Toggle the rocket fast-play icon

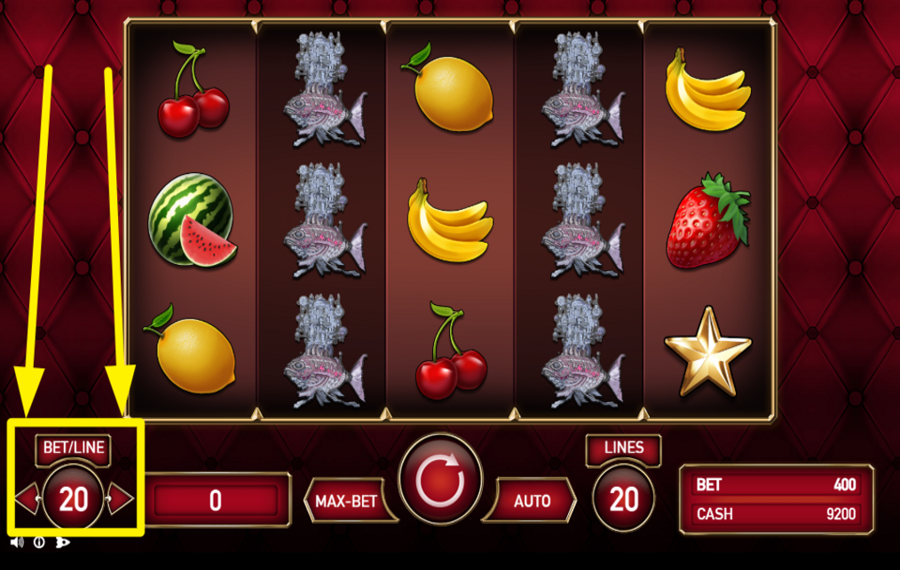(62, 542)
